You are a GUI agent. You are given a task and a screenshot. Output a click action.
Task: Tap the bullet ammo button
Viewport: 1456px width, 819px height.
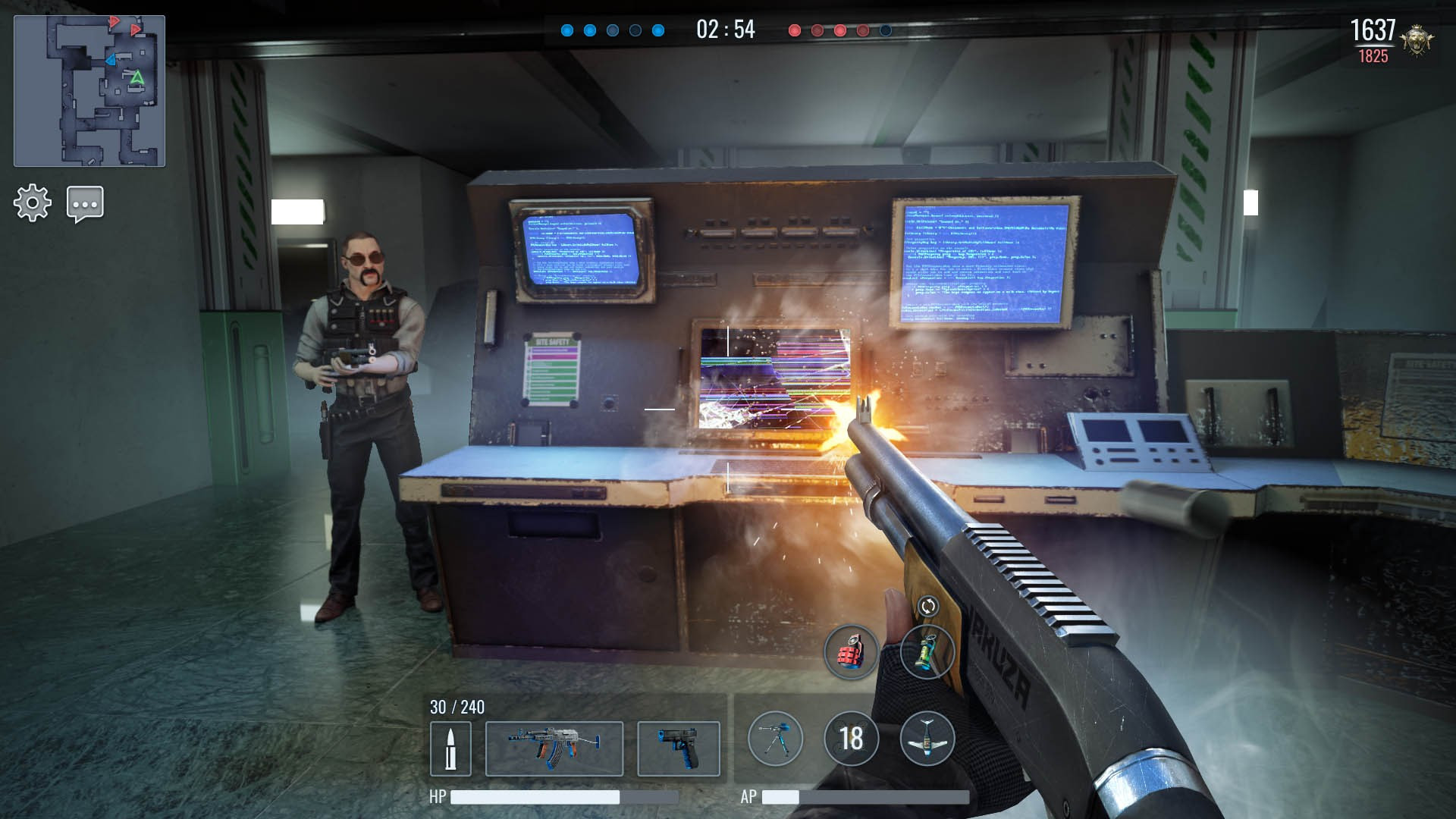pyautogui.click(x=450, y=748)
